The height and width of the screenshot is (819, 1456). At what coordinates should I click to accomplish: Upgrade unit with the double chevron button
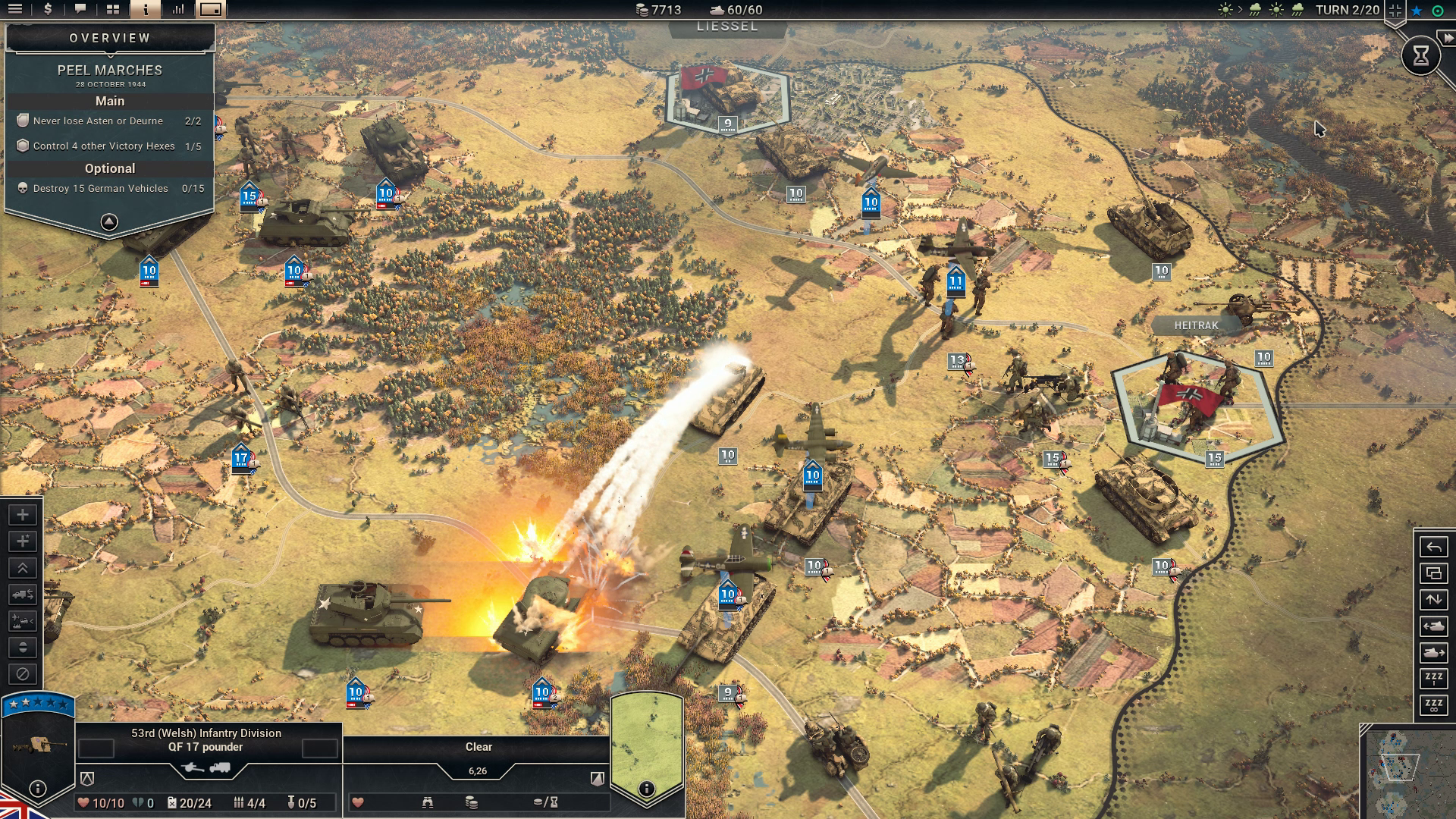[x=23, y=568]
